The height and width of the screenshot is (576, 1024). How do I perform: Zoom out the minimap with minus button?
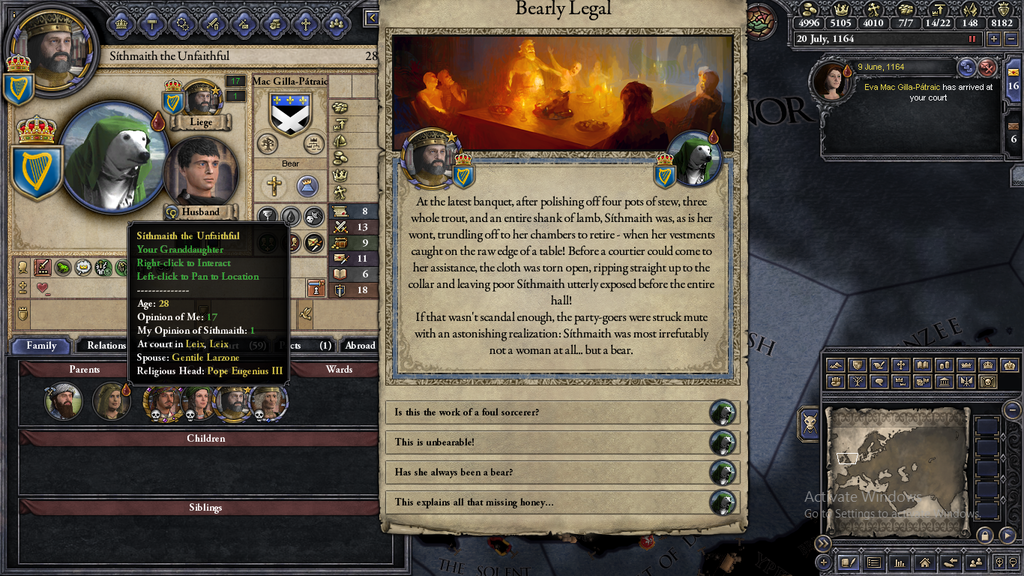1013,410
